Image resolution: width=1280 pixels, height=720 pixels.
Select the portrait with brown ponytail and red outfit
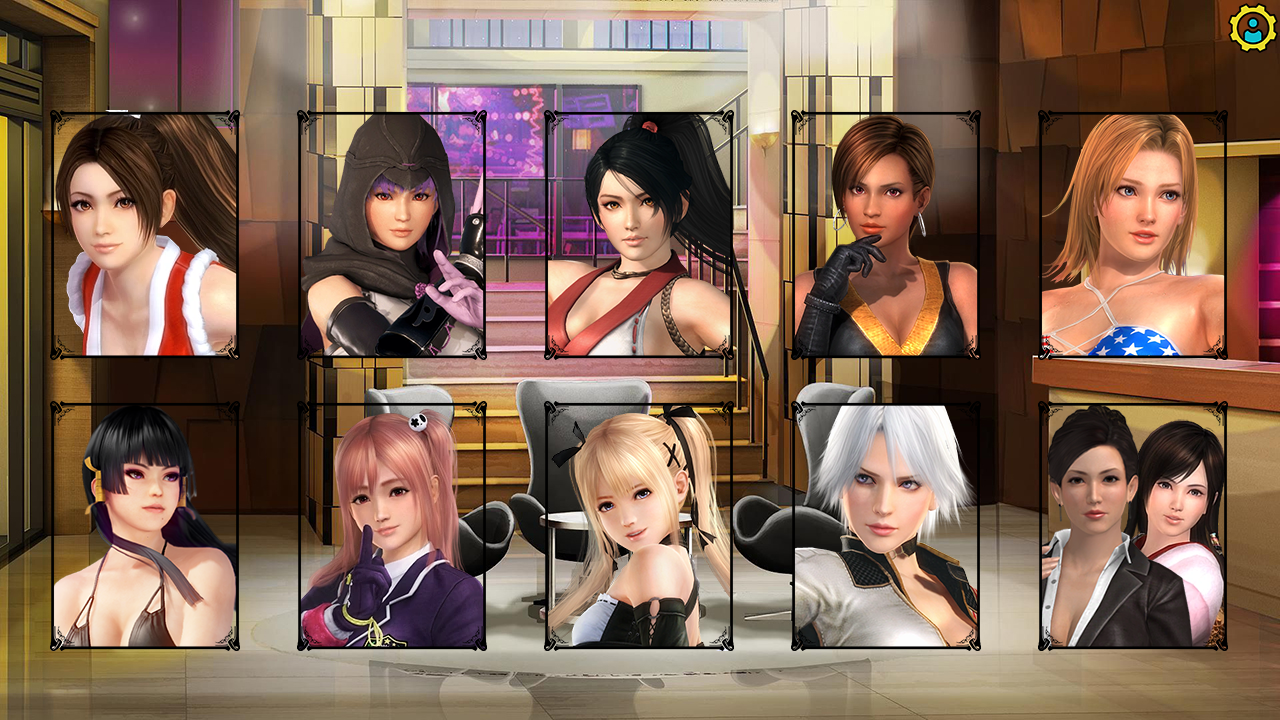click(145, 235)
